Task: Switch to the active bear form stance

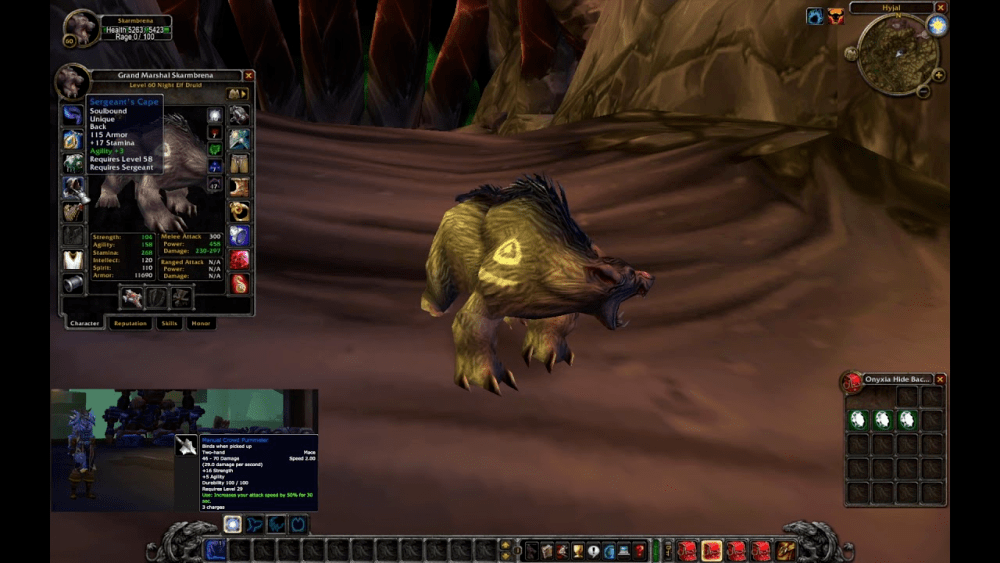Action: pyautogui.click(x=232, y=524)
